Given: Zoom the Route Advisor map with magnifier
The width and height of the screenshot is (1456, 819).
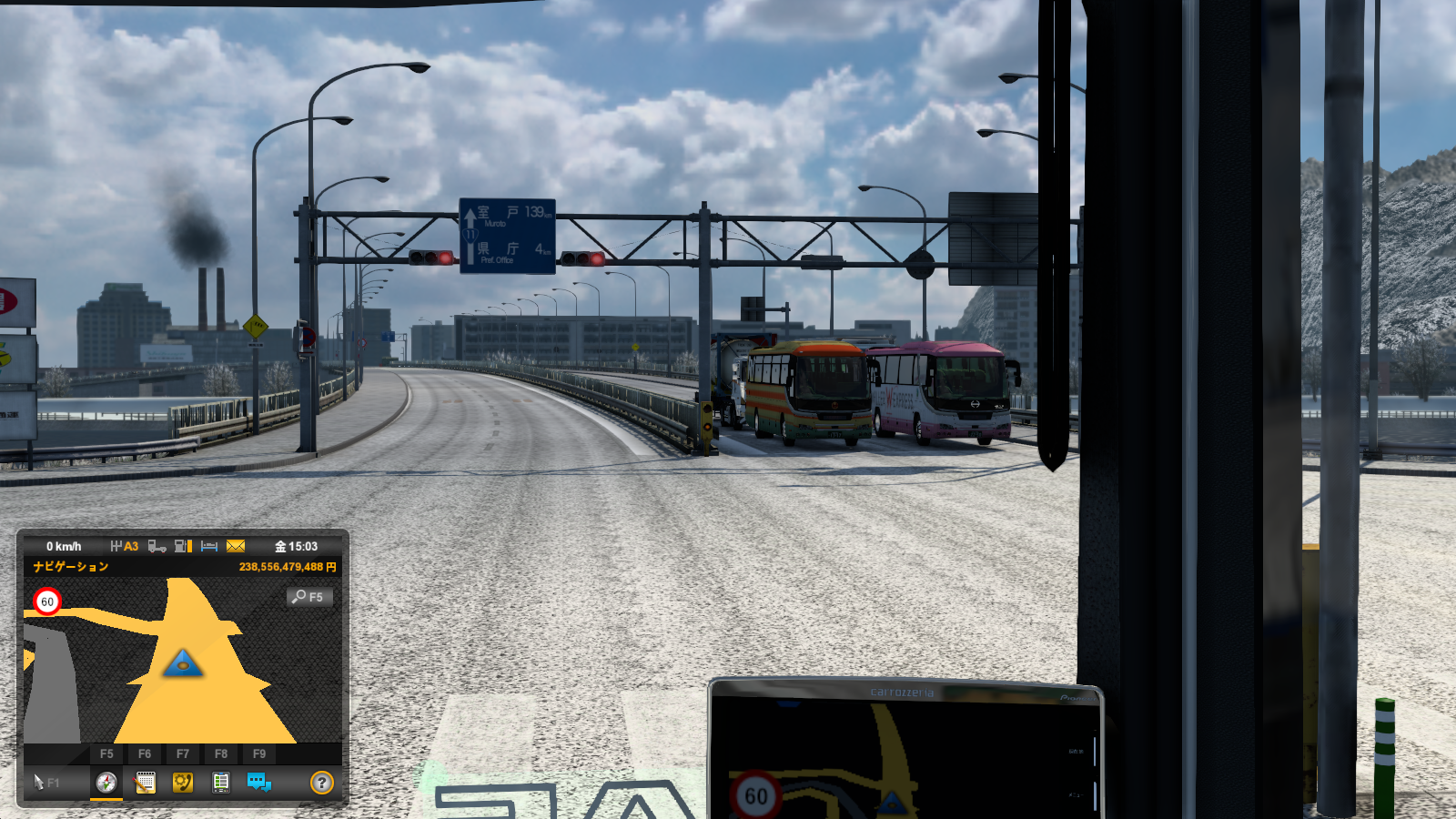Looking at the screenshot, I should (308, 597).
